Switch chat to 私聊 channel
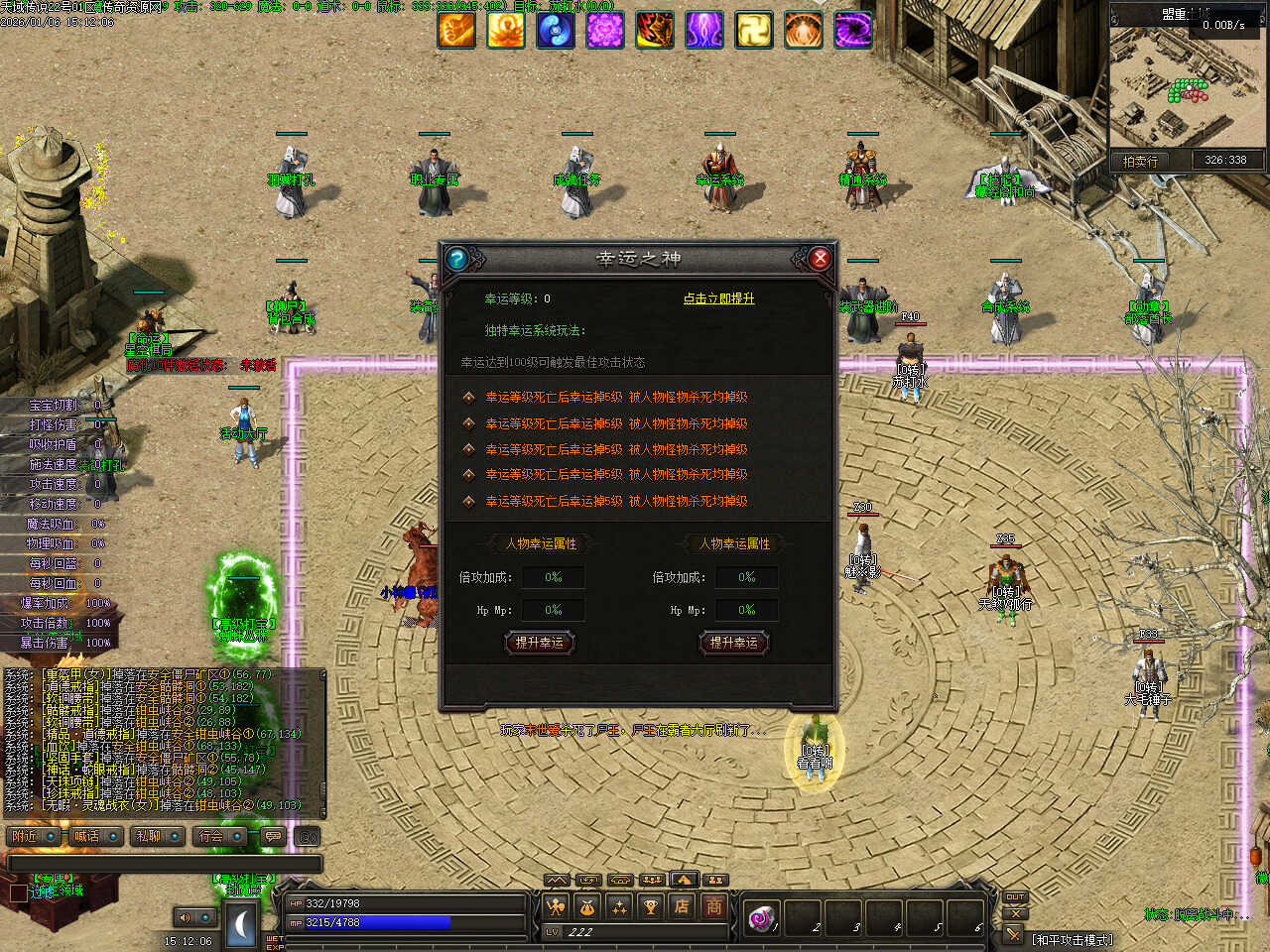The width and height of the screenshot is (1270, 952). (x=157, y=837)
